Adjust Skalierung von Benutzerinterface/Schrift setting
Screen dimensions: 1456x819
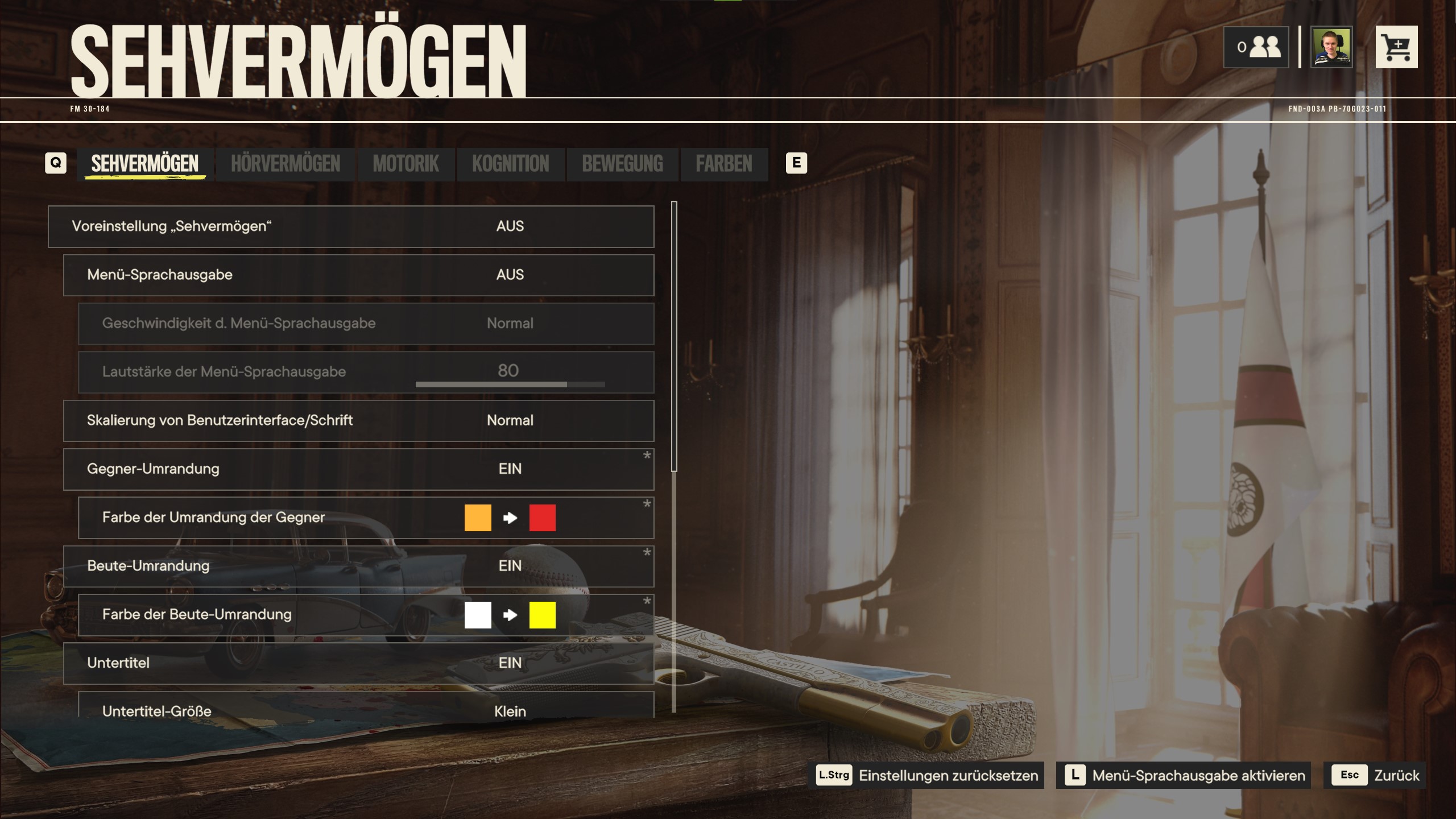(x=358, y=421)
